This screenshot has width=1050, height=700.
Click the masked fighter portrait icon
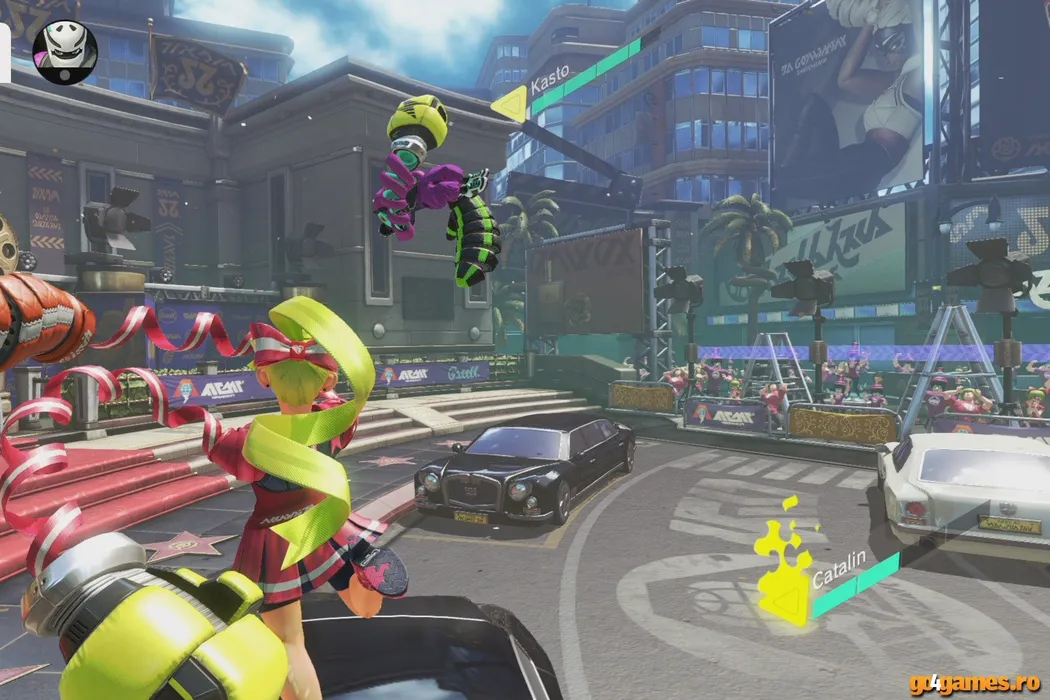click(65, 52)
